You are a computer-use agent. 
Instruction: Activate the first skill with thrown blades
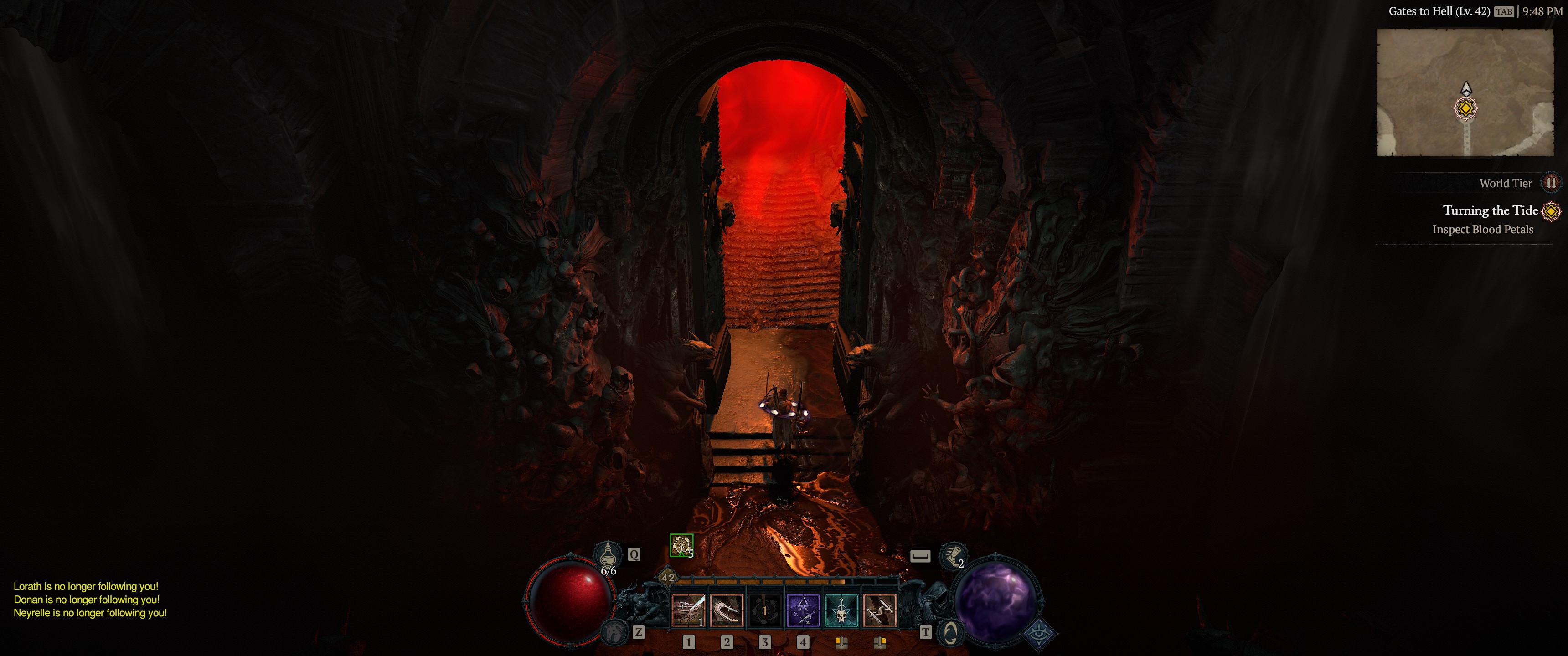pyautogui.click(x=688, y=610)
